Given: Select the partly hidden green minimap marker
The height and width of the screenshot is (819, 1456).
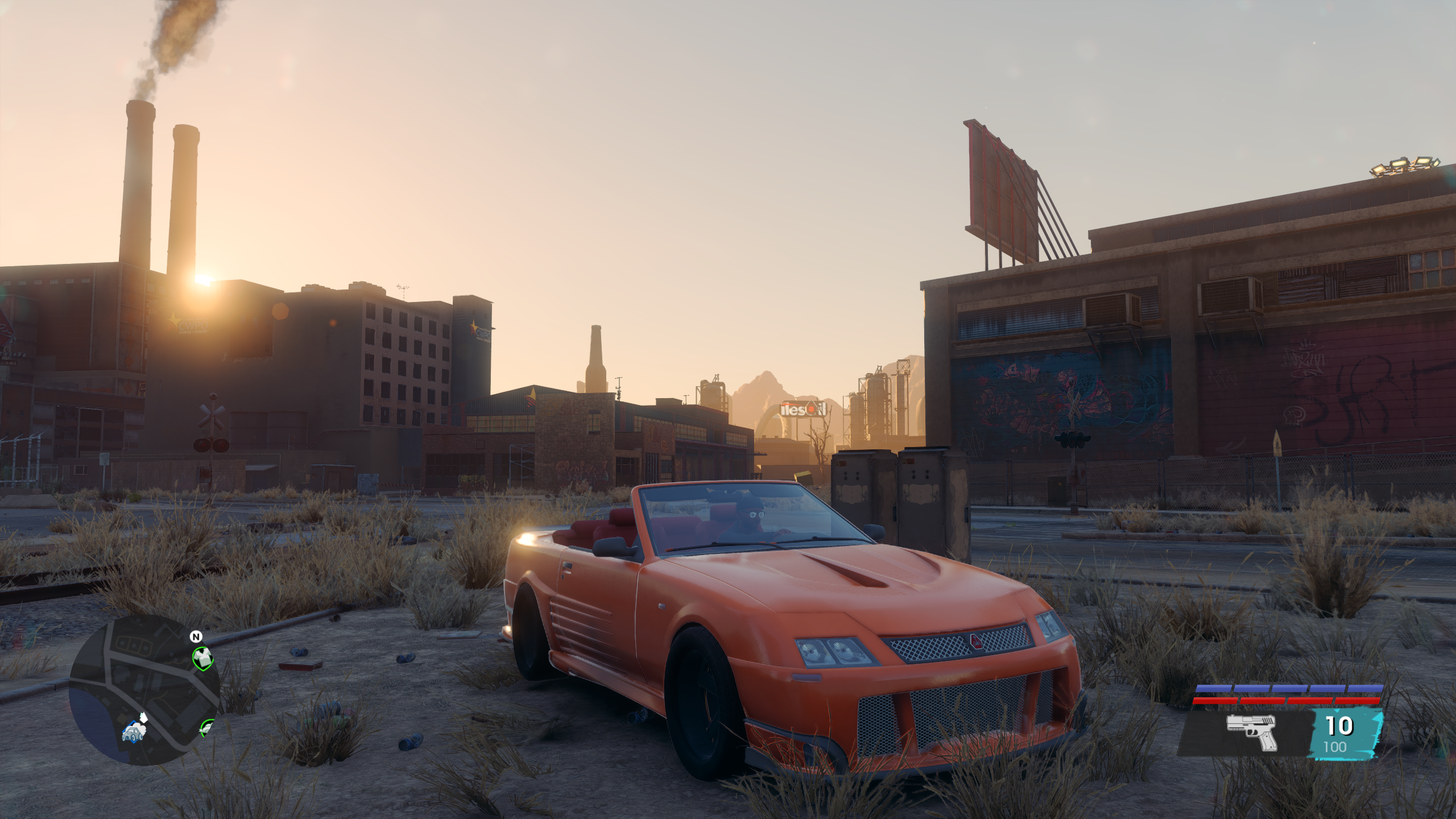Looking at the screenshot, I should coord(206,726).
